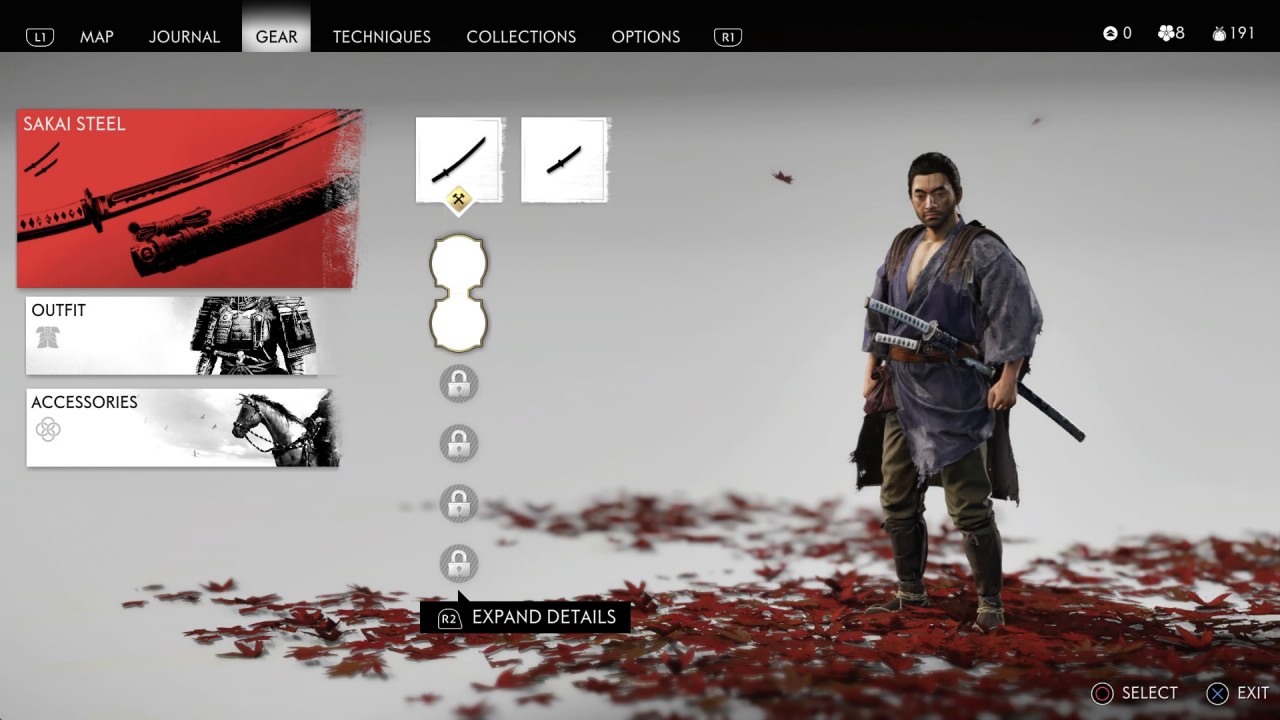The width and height of the screenshot is (1280, 720).
Task: Open the Journal tab
Action: click(x=184, y=36)
